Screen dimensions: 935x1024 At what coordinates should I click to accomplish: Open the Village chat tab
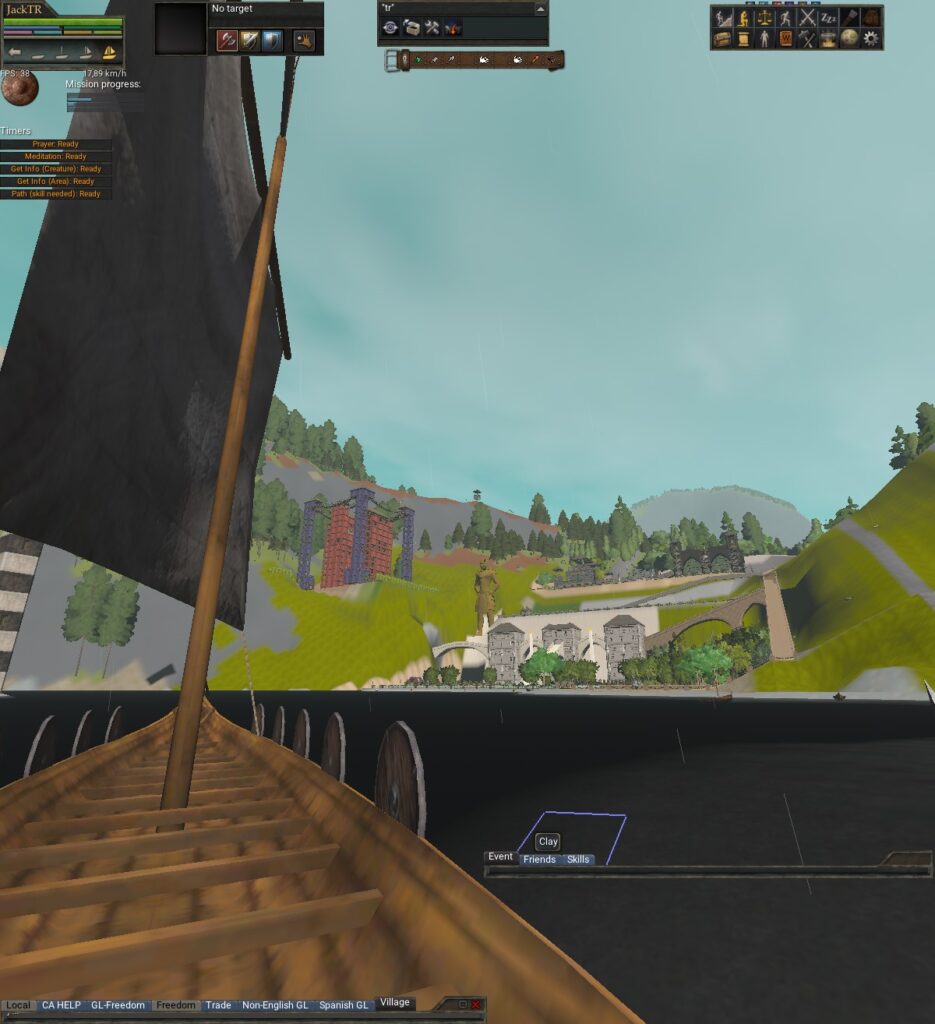click(x=395, y=1003)
